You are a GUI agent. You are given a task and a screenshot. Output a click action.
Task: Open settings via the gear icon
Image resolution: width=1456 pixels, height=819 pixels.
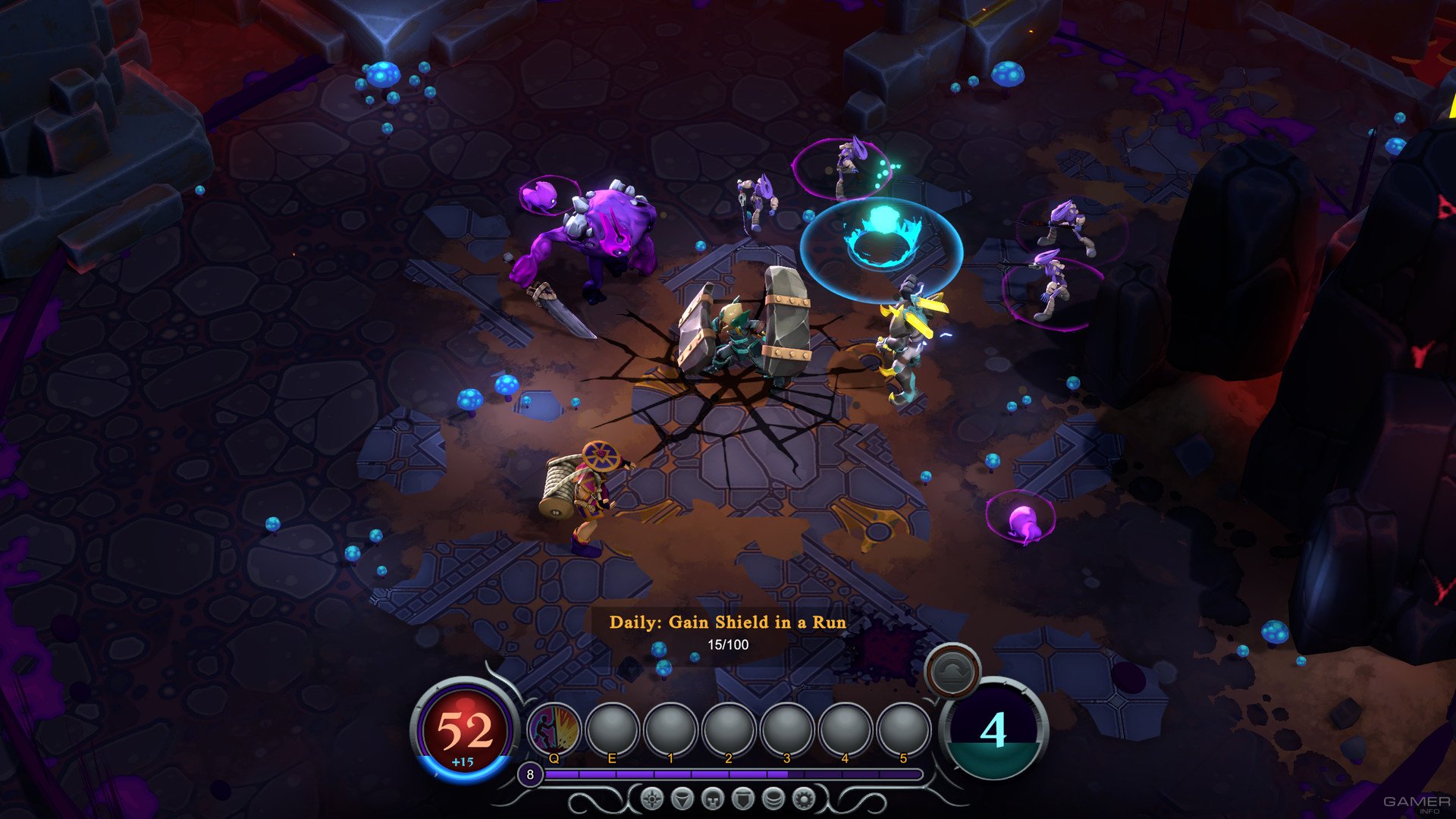[804, 799]
